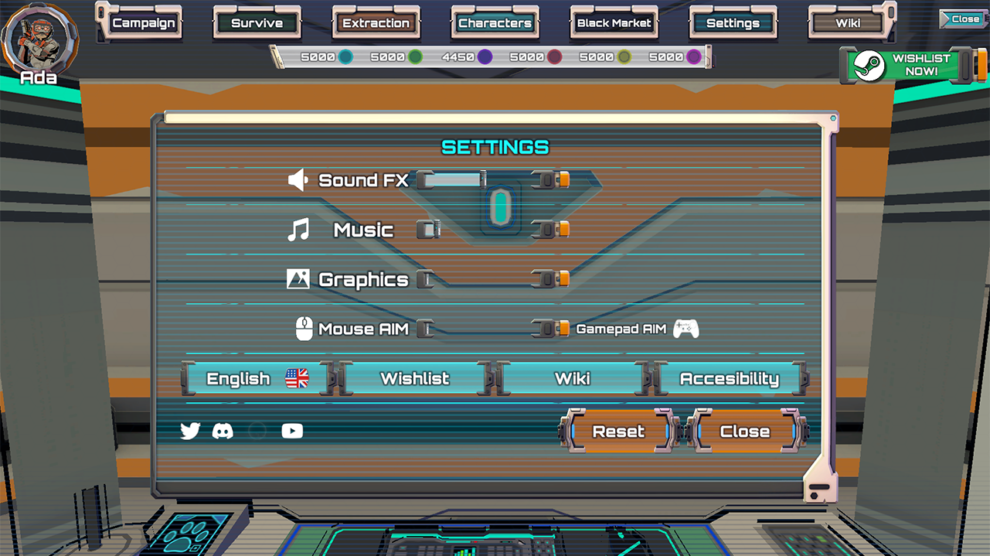Adjust the Music volume slider

(x=490, y=230)
